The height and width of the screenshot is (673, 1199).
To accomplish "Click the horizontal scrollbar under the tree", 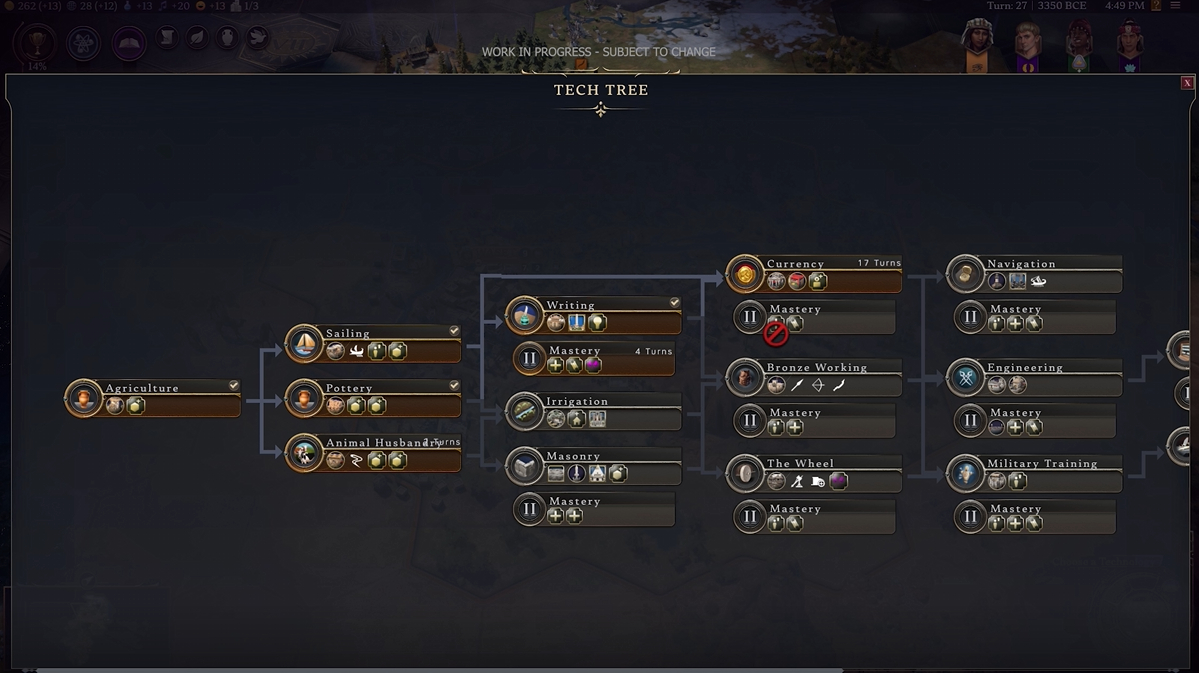I will tap(440, 670).
